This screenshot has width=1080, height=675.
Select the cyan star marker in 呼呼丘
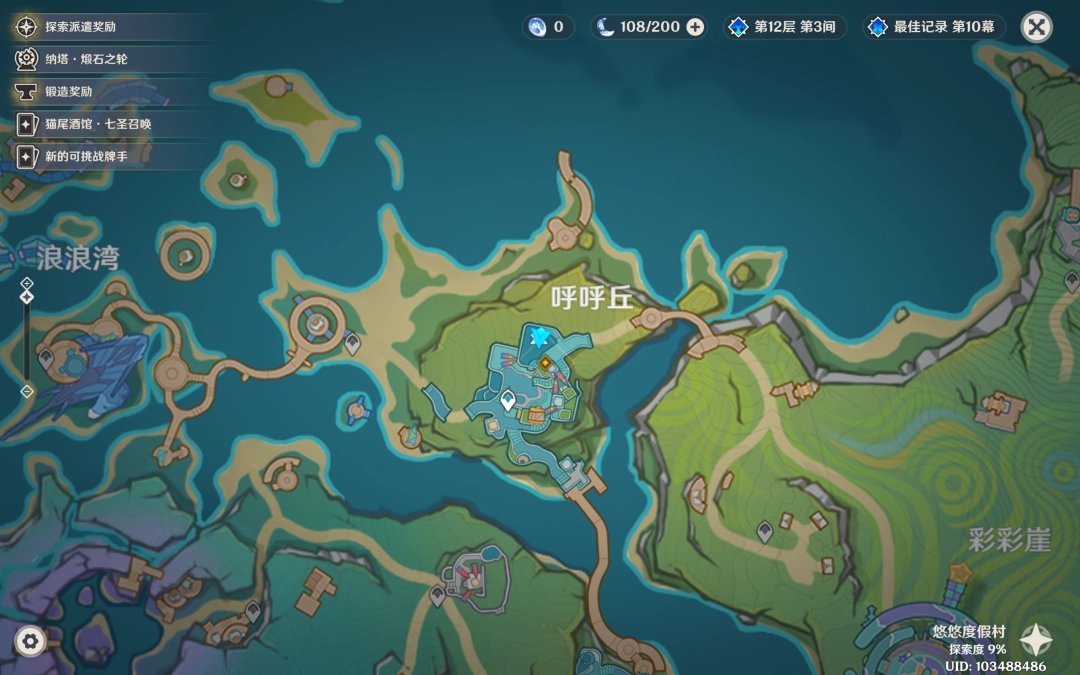tap(542, 336)
